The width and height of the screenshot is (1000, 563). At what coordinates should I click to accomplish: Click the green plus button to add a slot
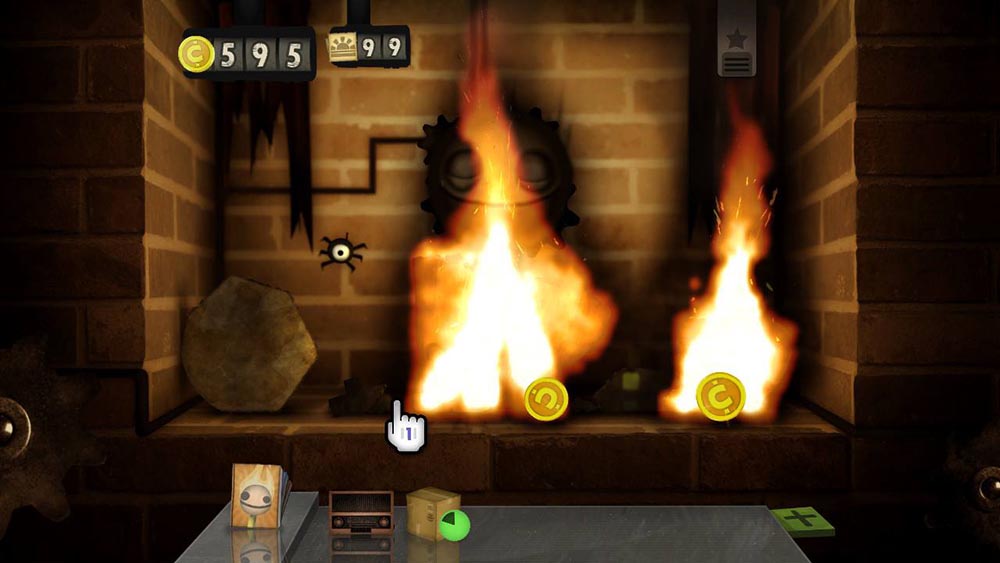(802, 520)
